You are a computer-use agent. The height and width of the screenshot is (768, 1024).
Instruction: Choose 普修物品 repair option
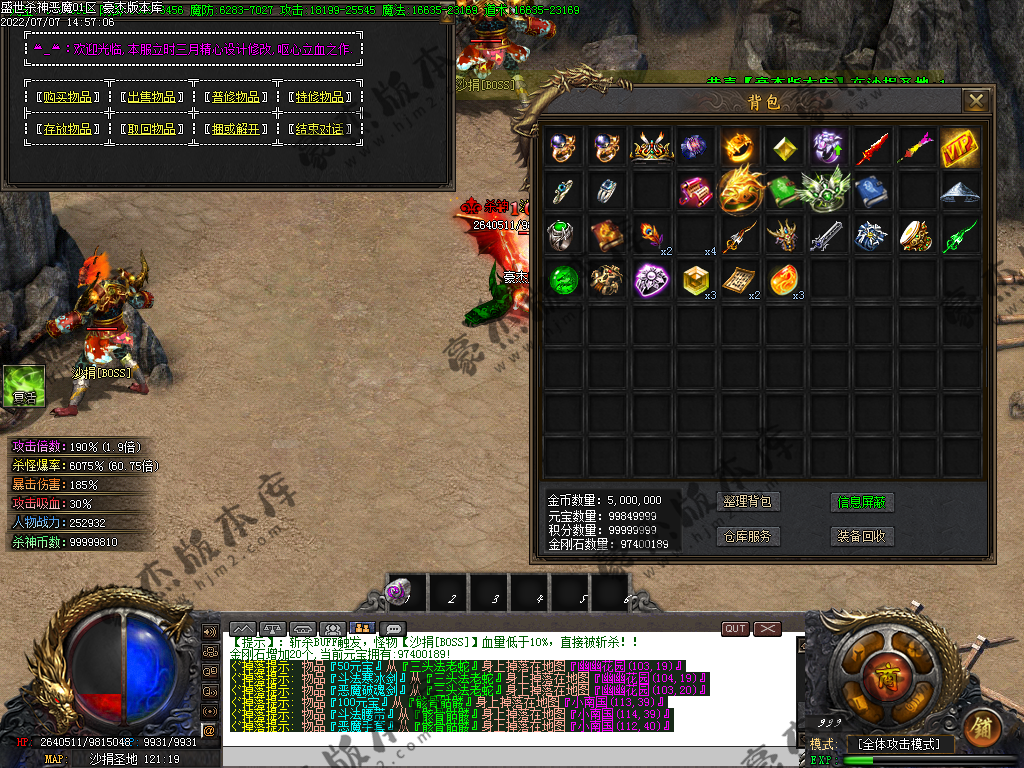tap(236, 97)
